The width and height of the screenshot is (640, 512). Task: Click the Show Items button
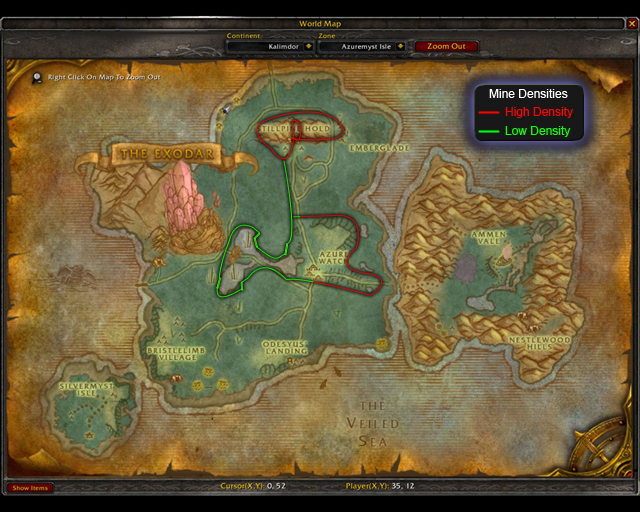[30, 488]
